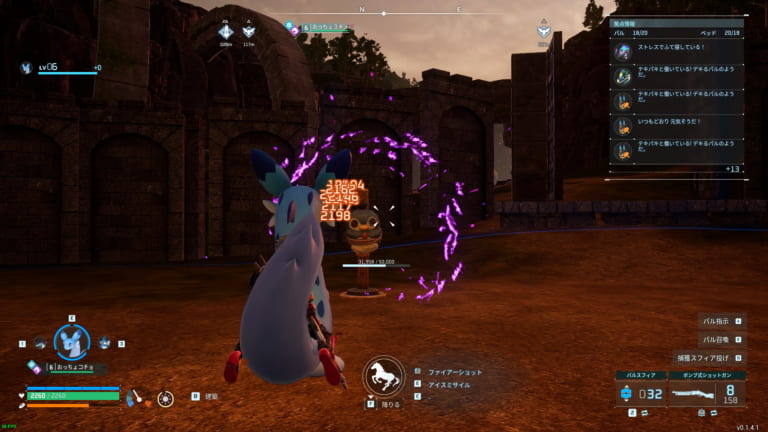The image size is (768, 432).
Task: Click the round build mode icon
Action: click(165, 398)
